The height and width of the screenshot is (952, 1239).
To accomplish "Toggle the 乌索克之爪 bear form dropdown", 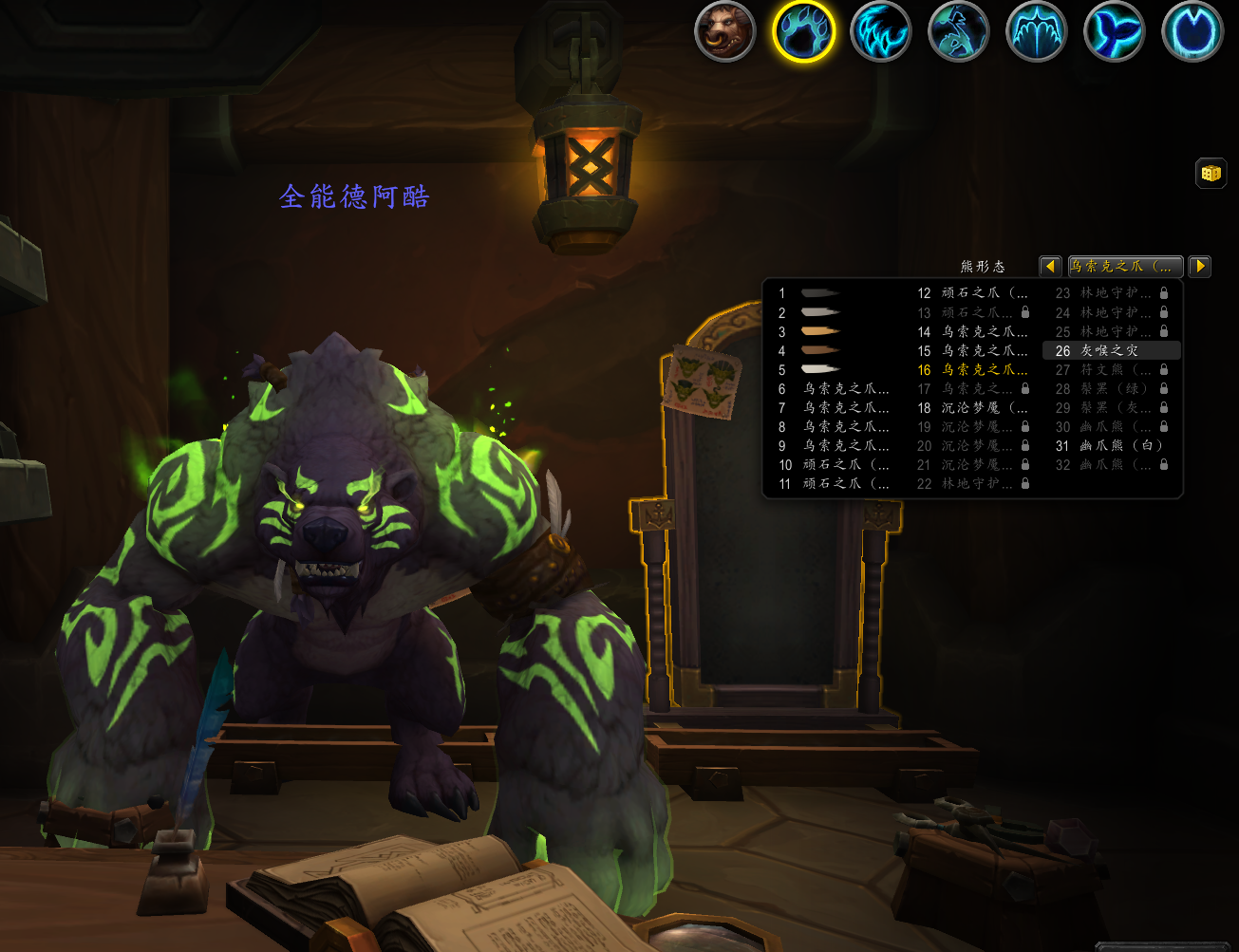I will pyautogui.click(x=1125, y=267).
